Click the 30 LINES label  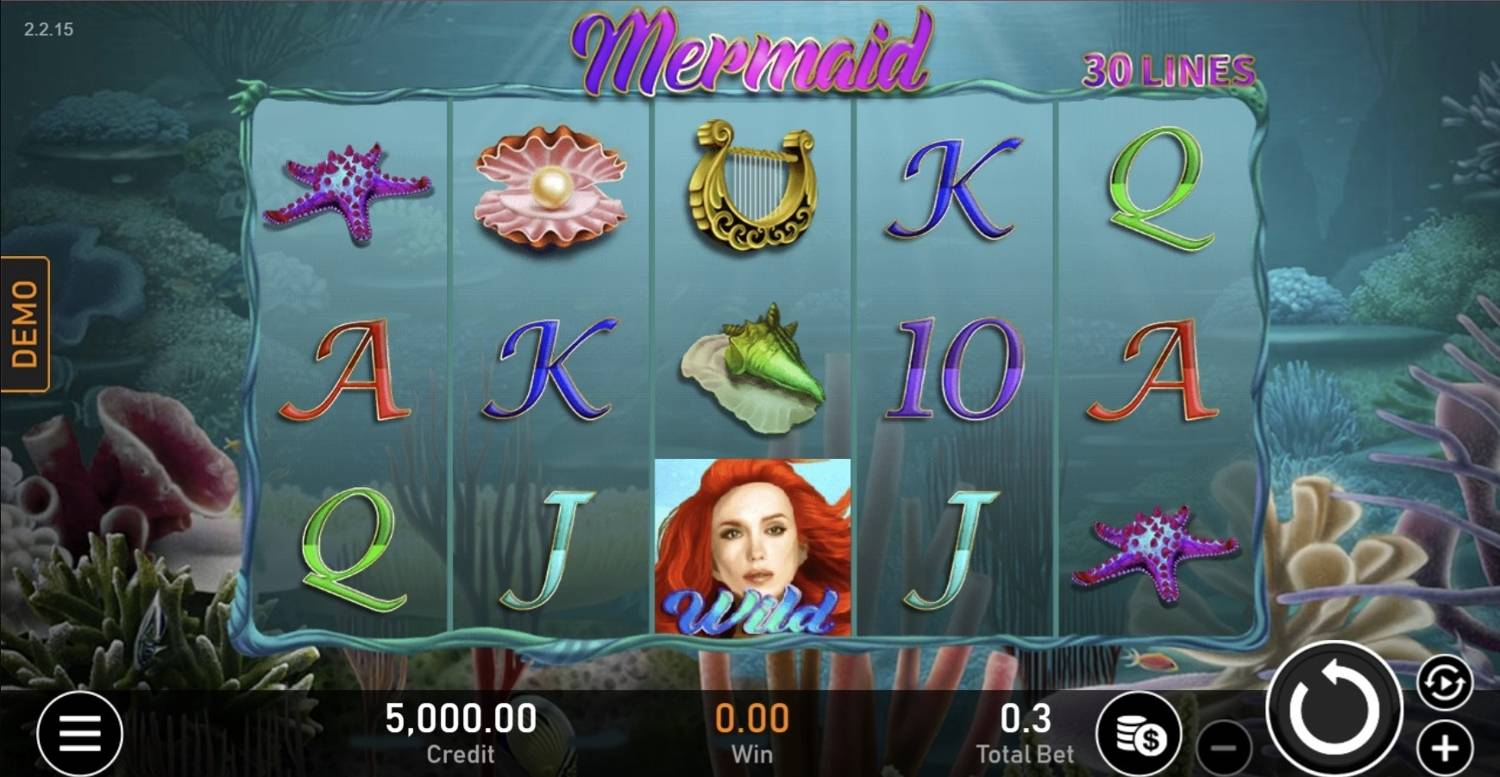[1168, 72]
